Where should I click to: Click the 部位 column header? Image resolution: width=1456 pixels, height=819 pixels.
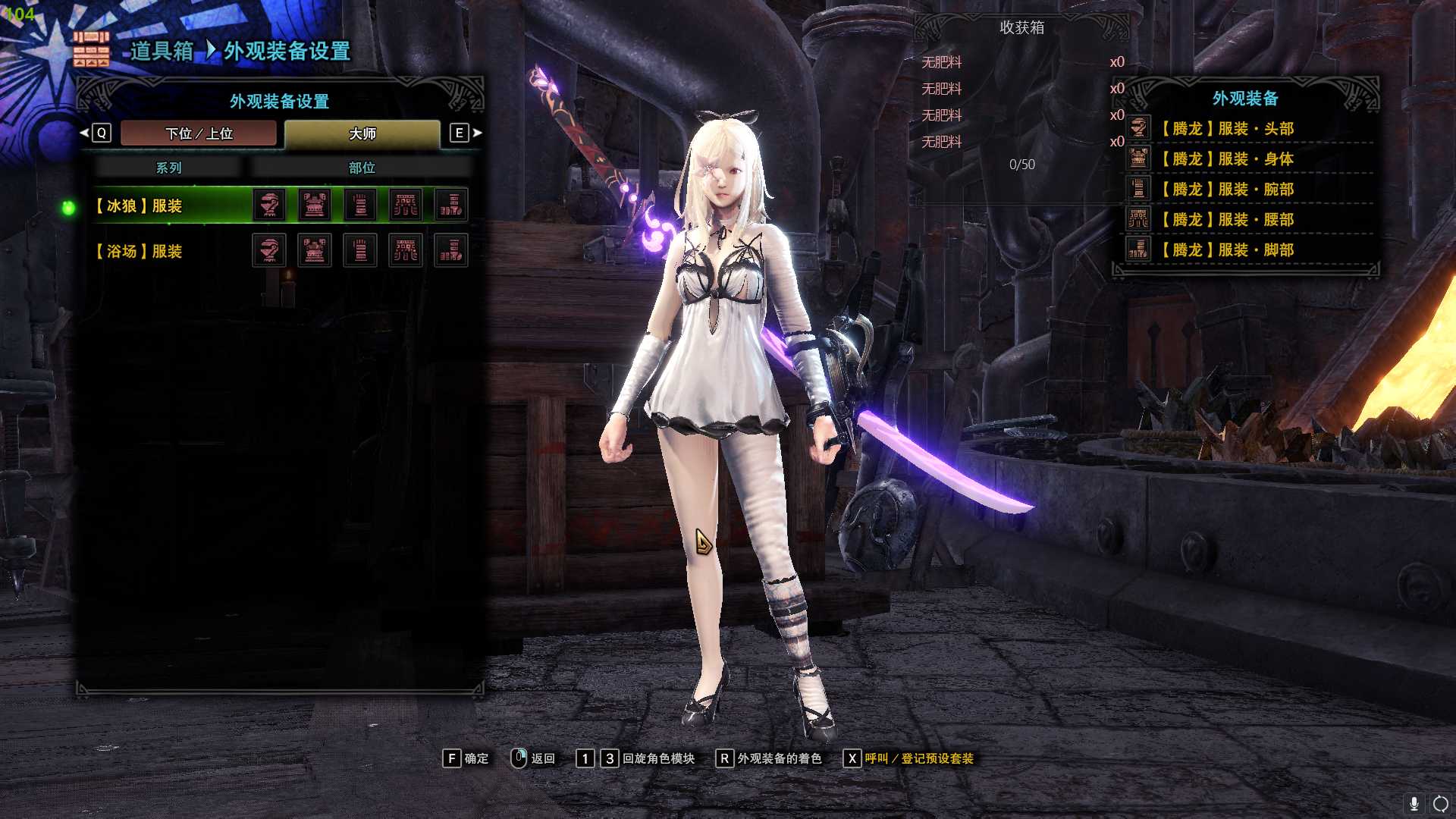361,168
